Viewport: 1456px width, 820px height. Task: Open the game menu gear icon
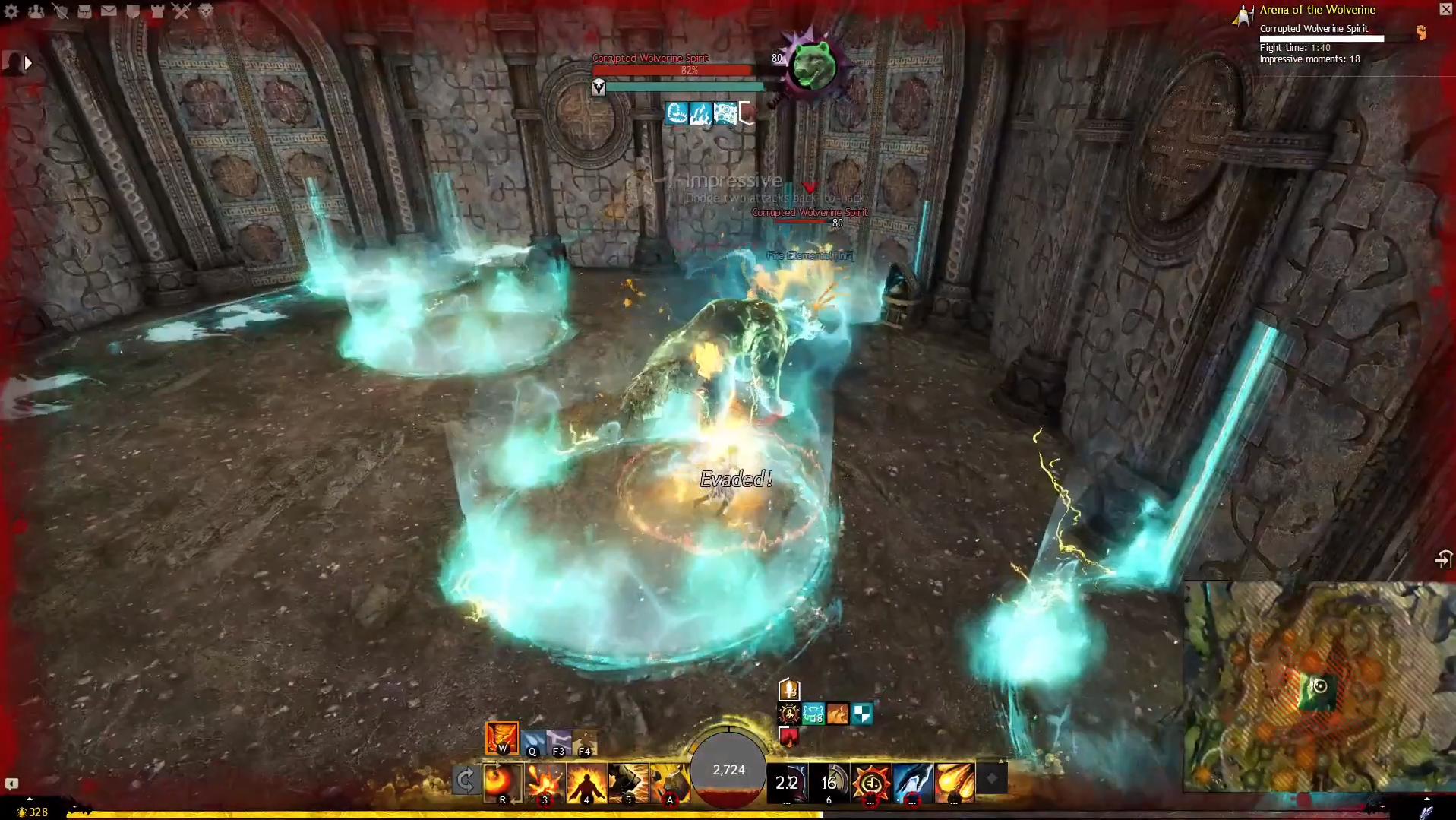click(11, 11)
